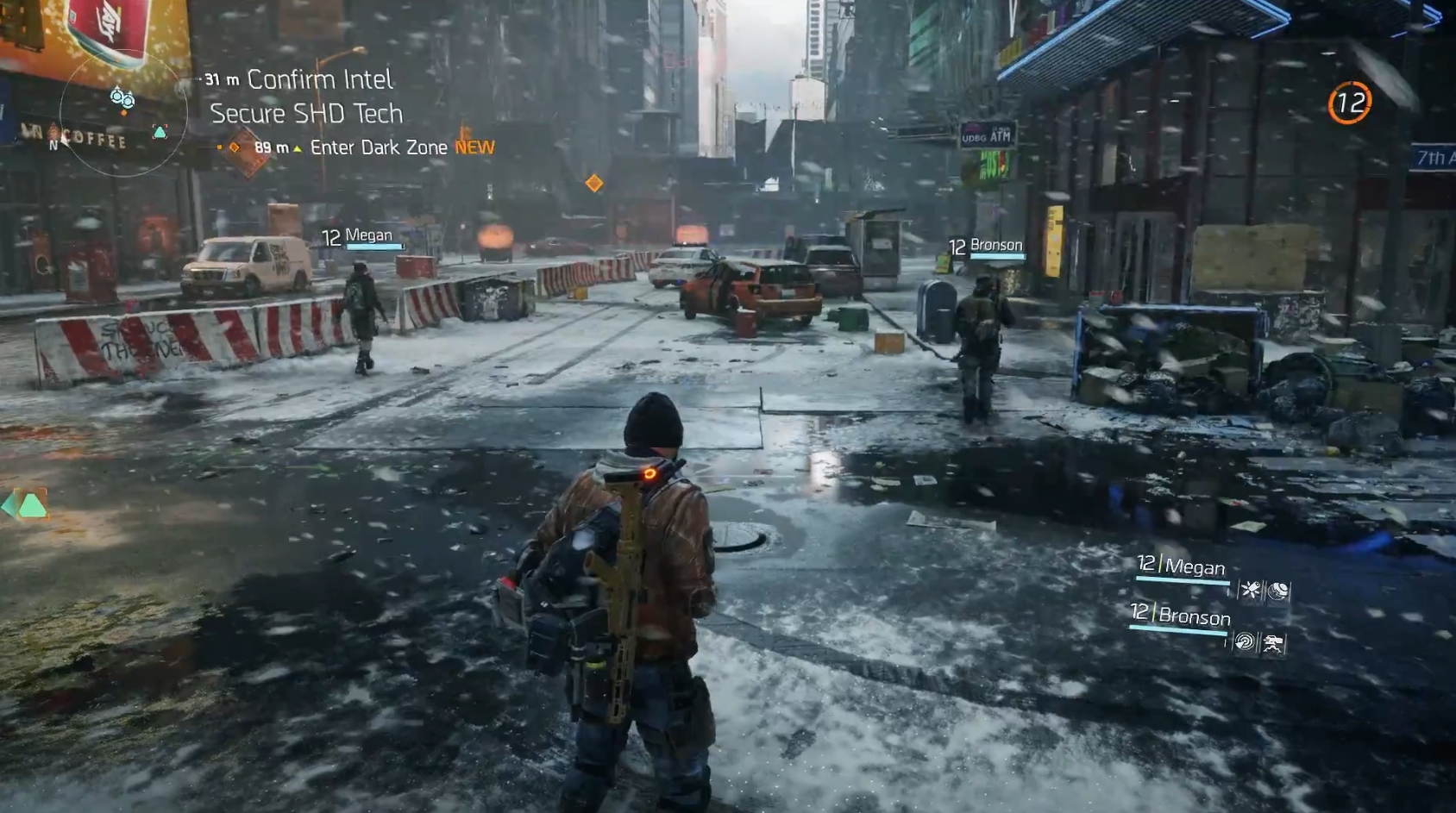
Task: Click Bronson's floating nameplate in the street
Action: (985, 245)
